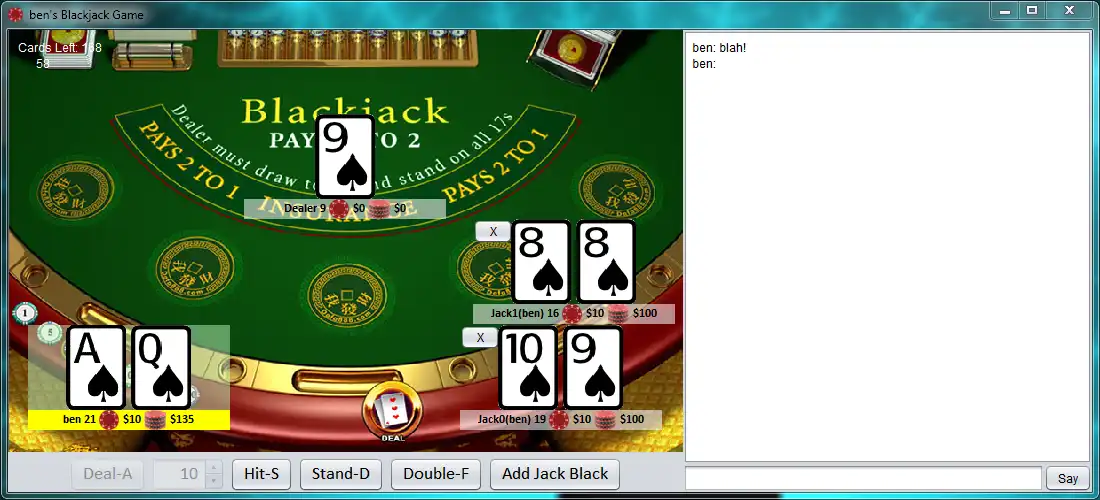This screenshot has width=1100, height=500.
Task: Choose the Stand-D button
Action: 340,474
